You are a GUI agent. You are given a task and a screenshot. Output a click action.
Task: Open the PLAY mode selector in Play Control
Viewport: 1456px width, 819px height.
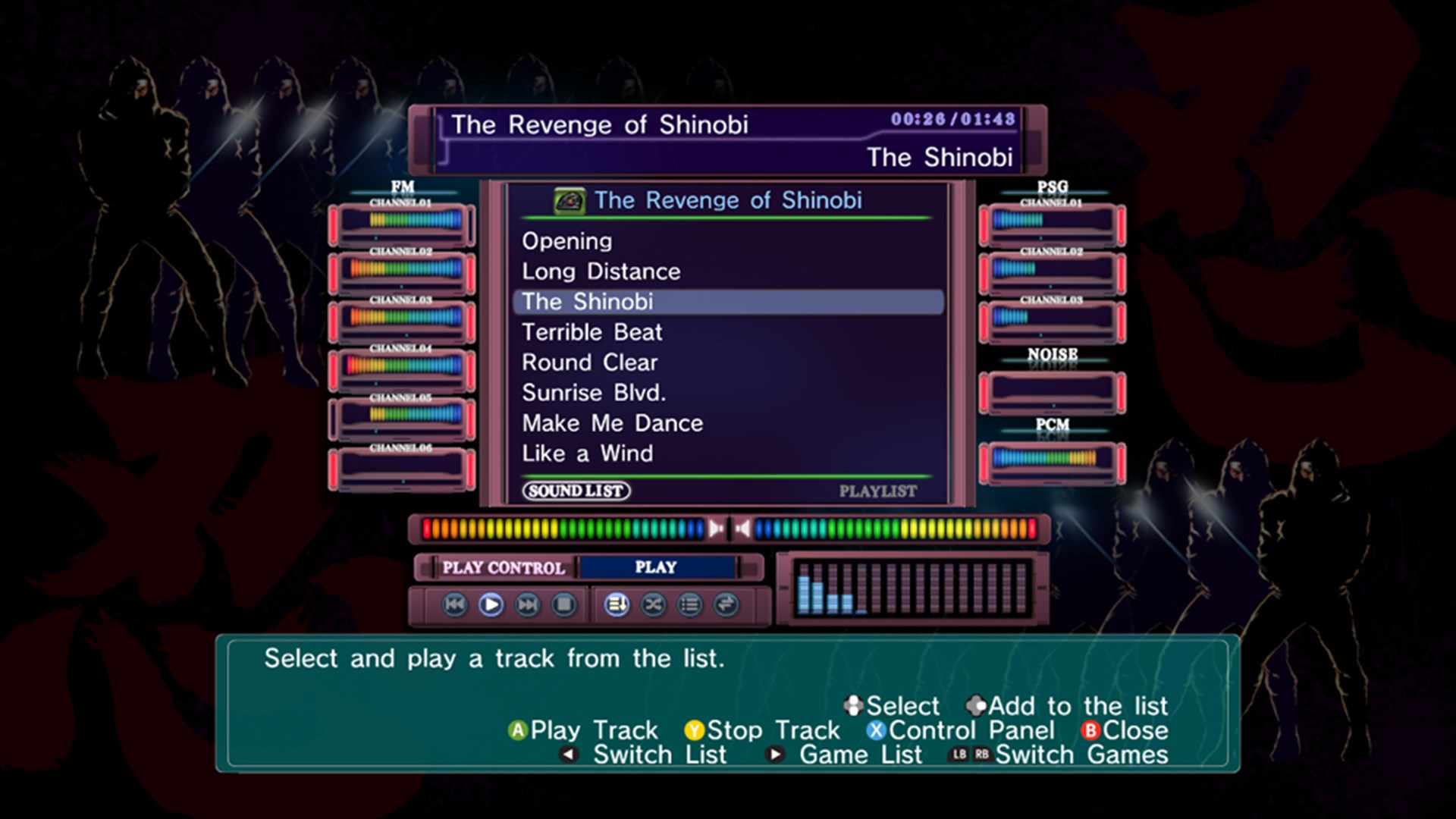[657, 566]
